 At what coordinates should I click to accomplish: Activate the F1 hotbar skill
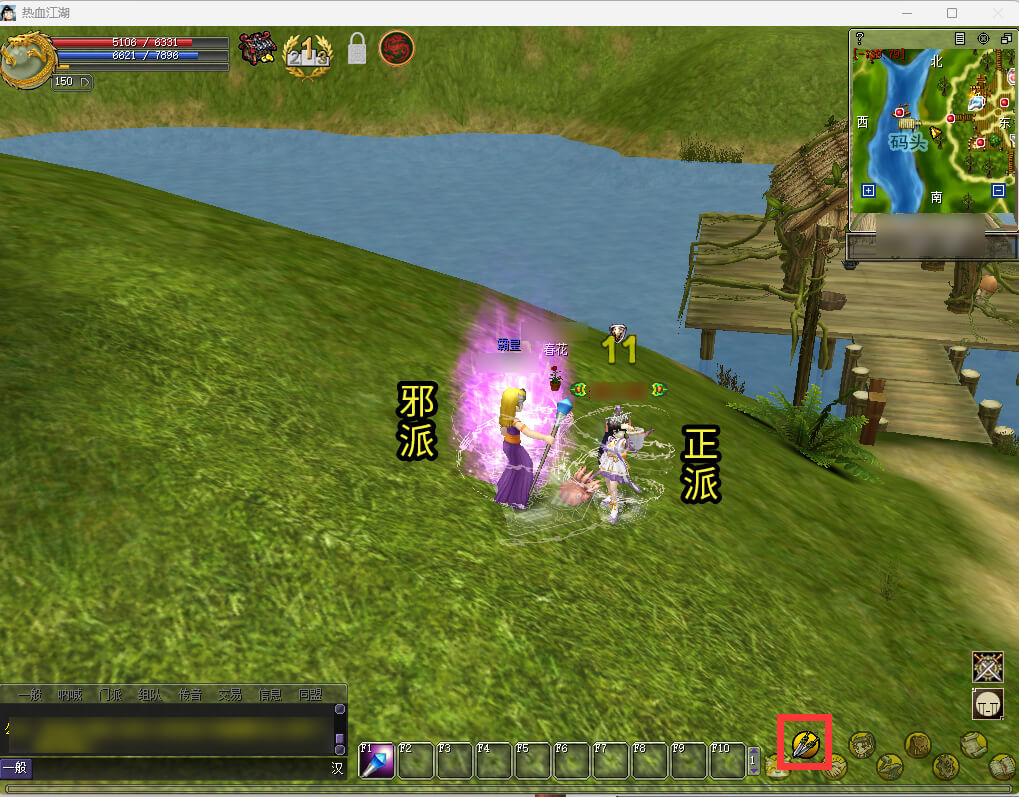[376, 761]
